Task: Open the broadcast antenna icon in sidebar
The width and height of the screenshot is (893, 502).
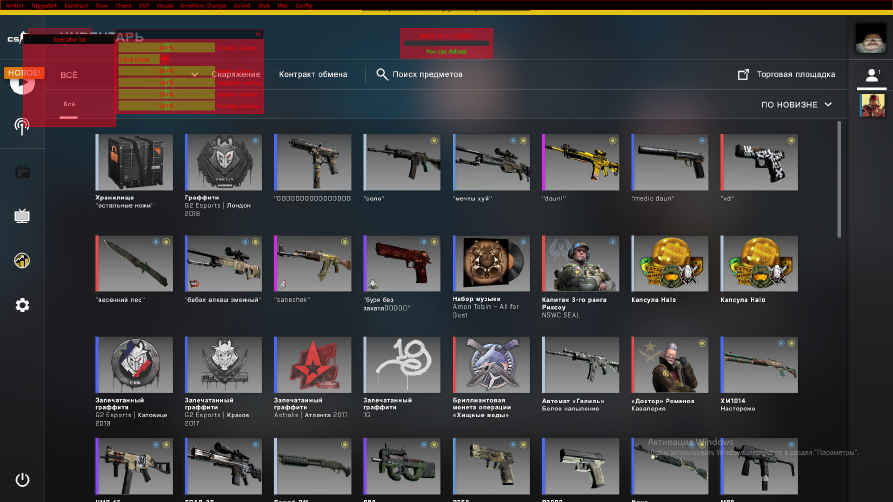Action: tap(22, 126)
